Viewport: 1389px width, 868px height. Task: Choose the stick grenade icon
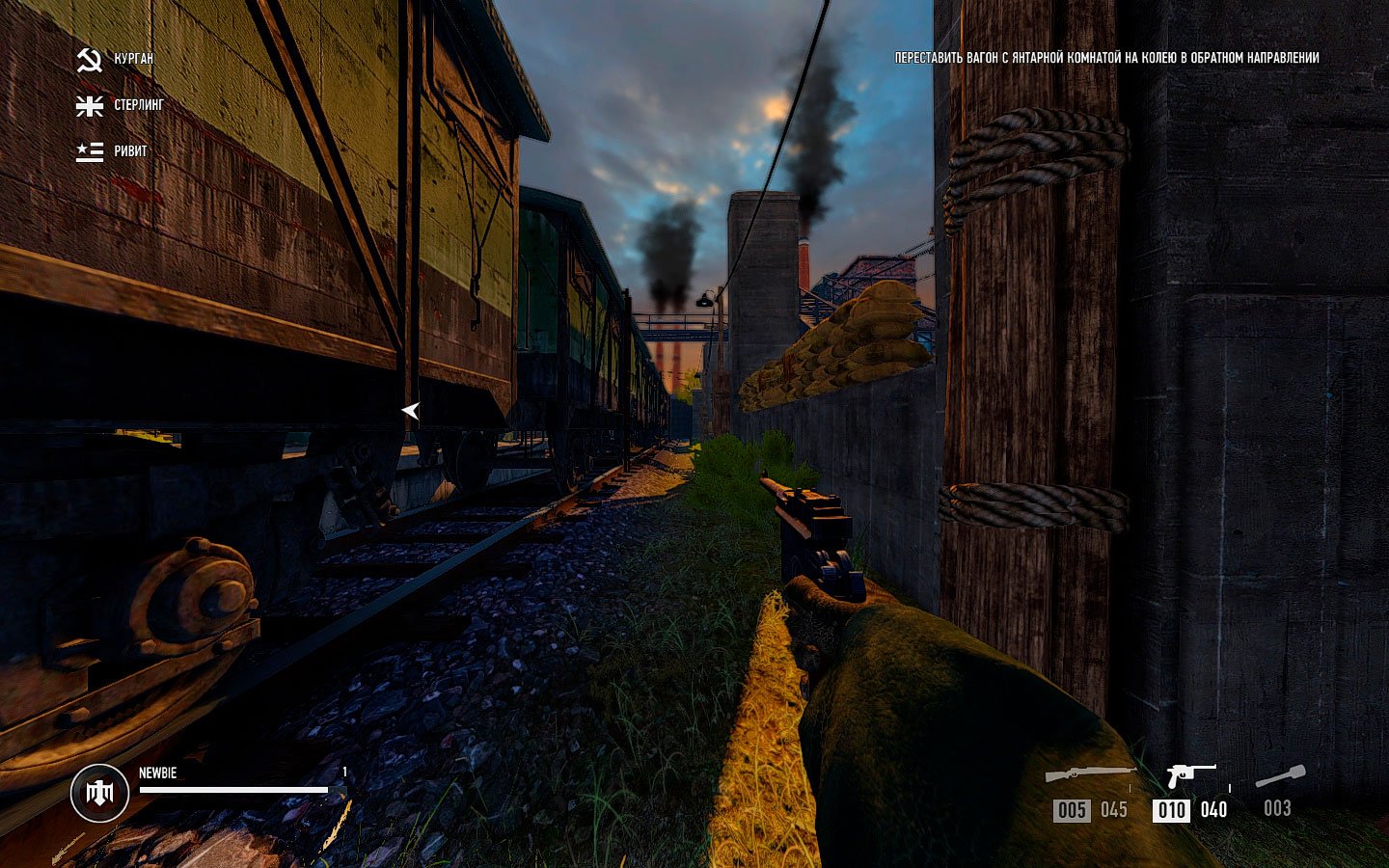(1280, 776)
